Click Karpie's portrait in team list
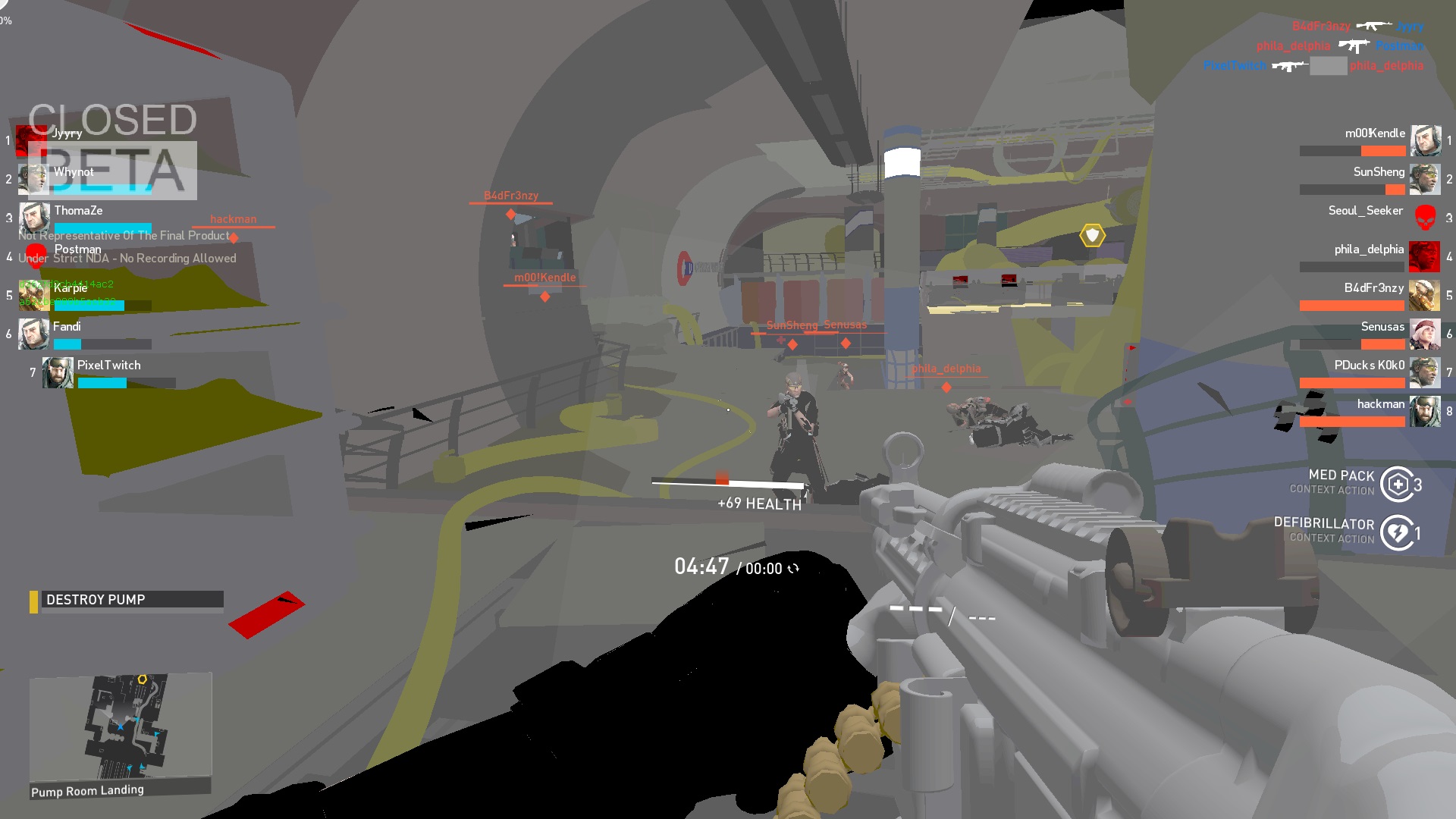The image size is (1456, 819). point(33,295)
